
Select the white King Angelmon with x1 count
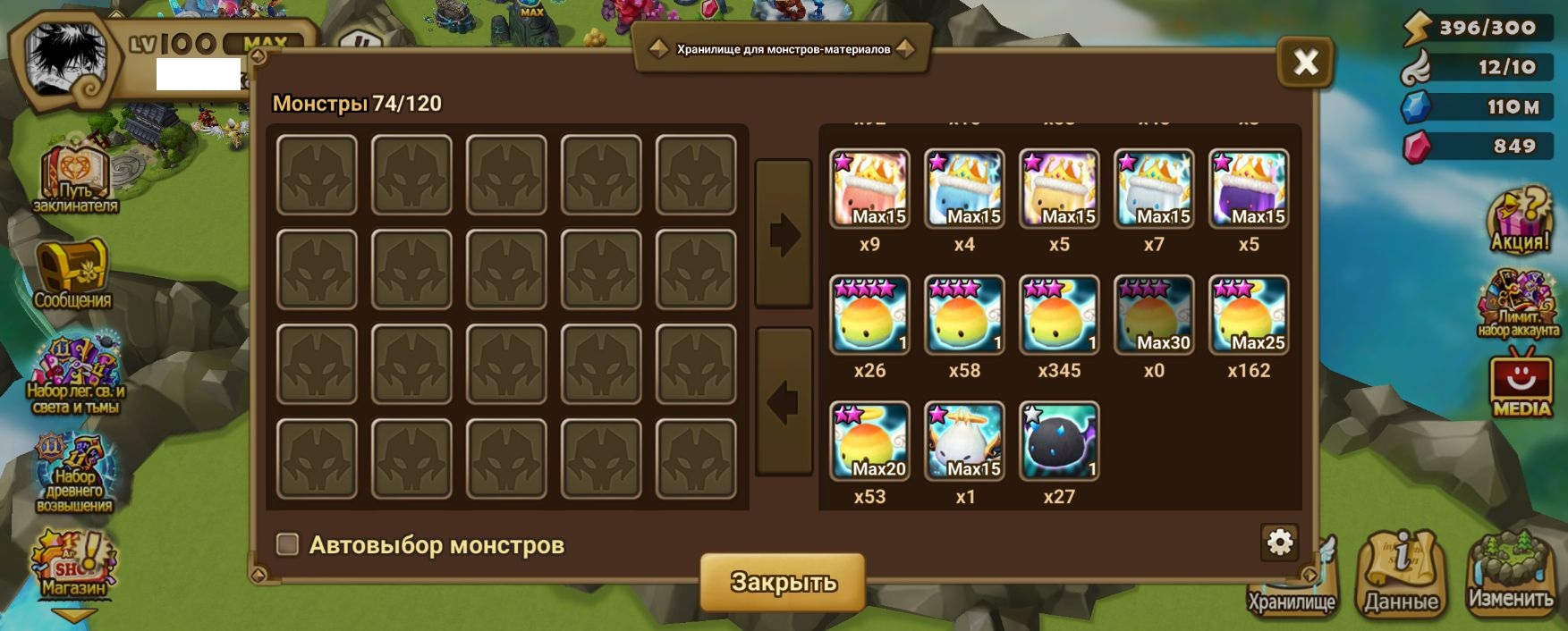click(x=964, y=442)
